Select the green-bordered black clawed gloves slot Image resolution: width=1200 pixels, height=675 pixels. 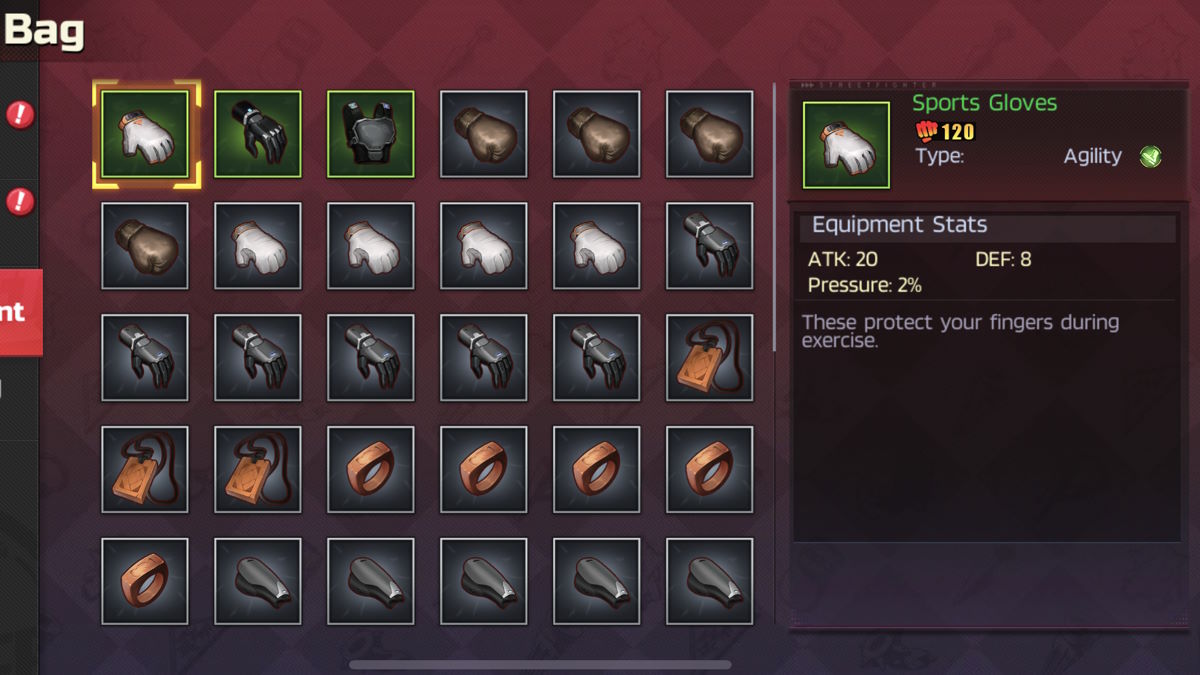258,135
